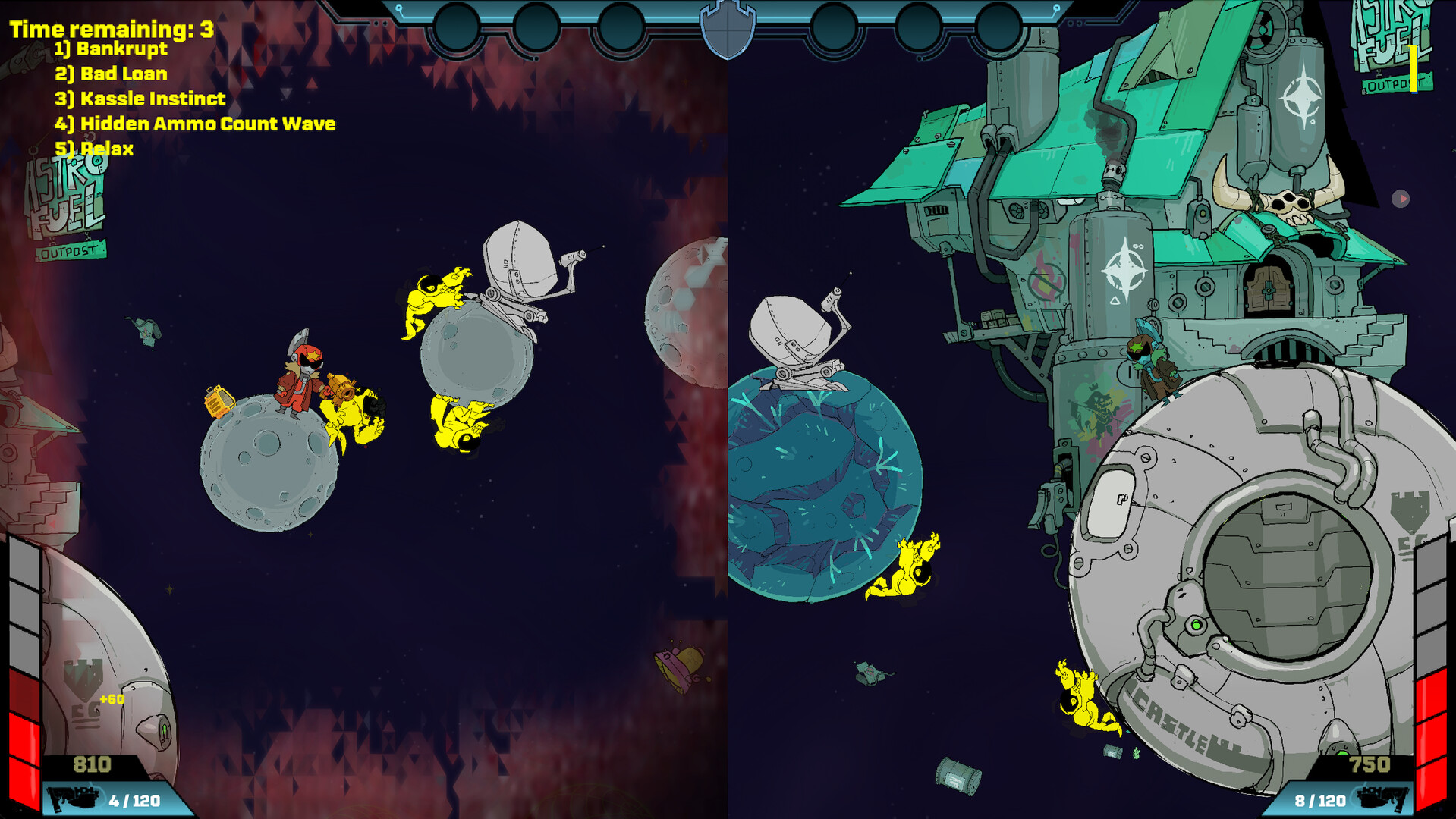Enable option 4) Hidden Ammo Count Wave
Screen dimensions: 1456x819
pyautogui.click(x=195, y=124)
